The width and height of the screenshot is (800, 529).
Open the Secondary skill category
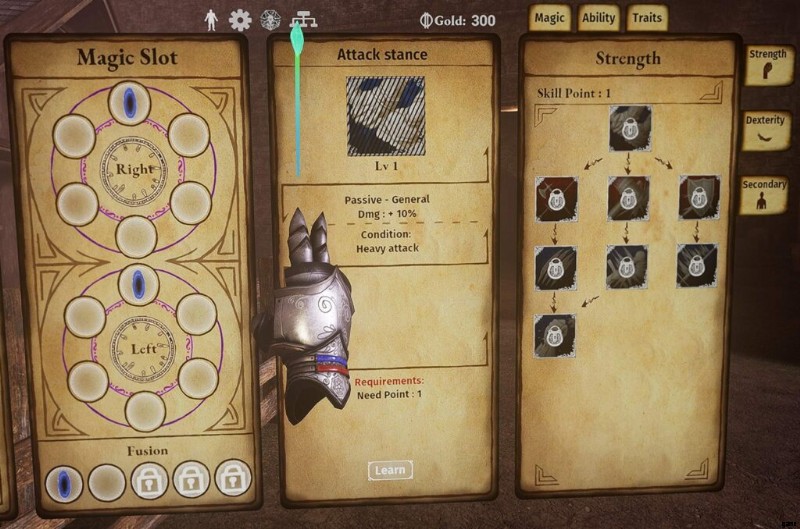[765, 194]
